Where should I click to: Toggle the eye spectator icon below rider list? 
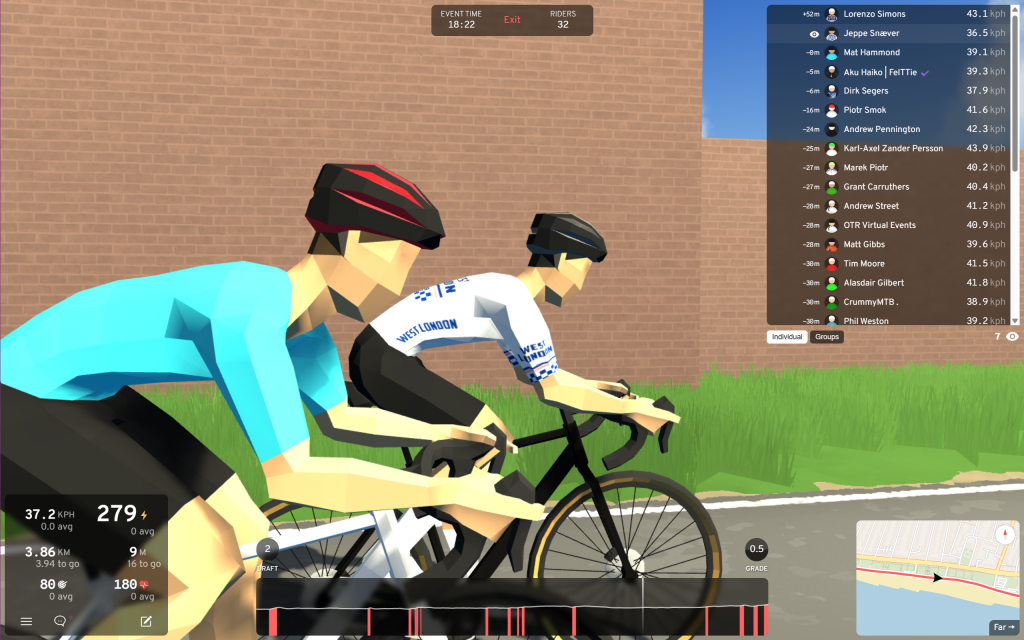click(x=1013, y=337)
